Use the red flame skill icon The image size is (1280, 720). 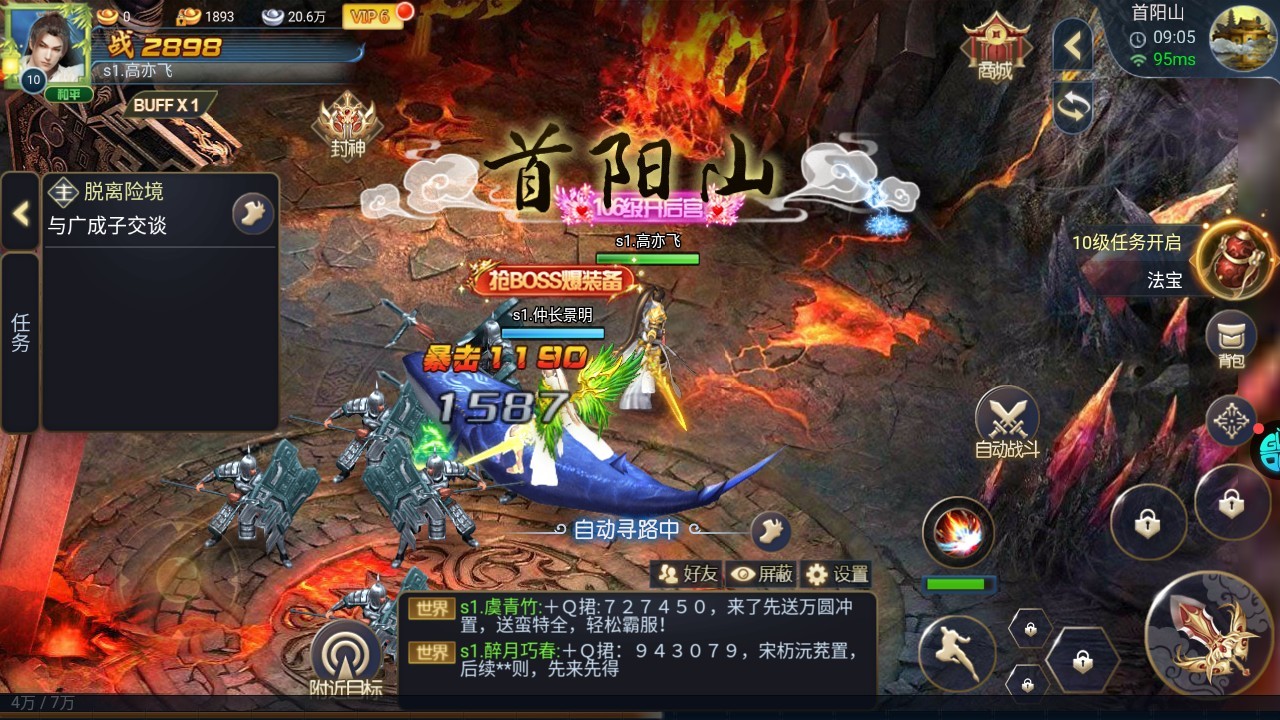(x=956, y=533)
